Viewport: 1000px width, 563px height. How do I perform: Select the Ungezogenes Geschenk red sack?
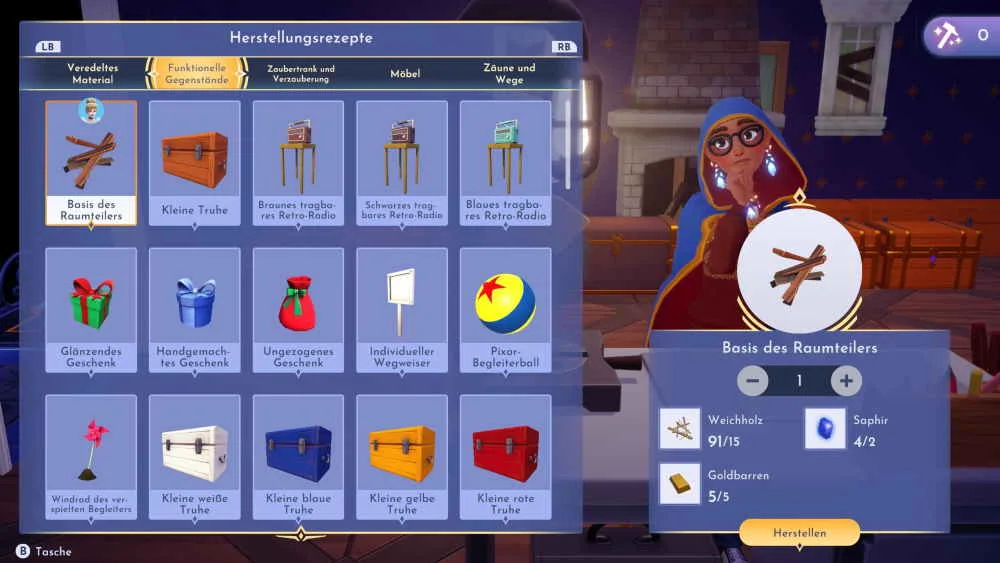[298, 309]
